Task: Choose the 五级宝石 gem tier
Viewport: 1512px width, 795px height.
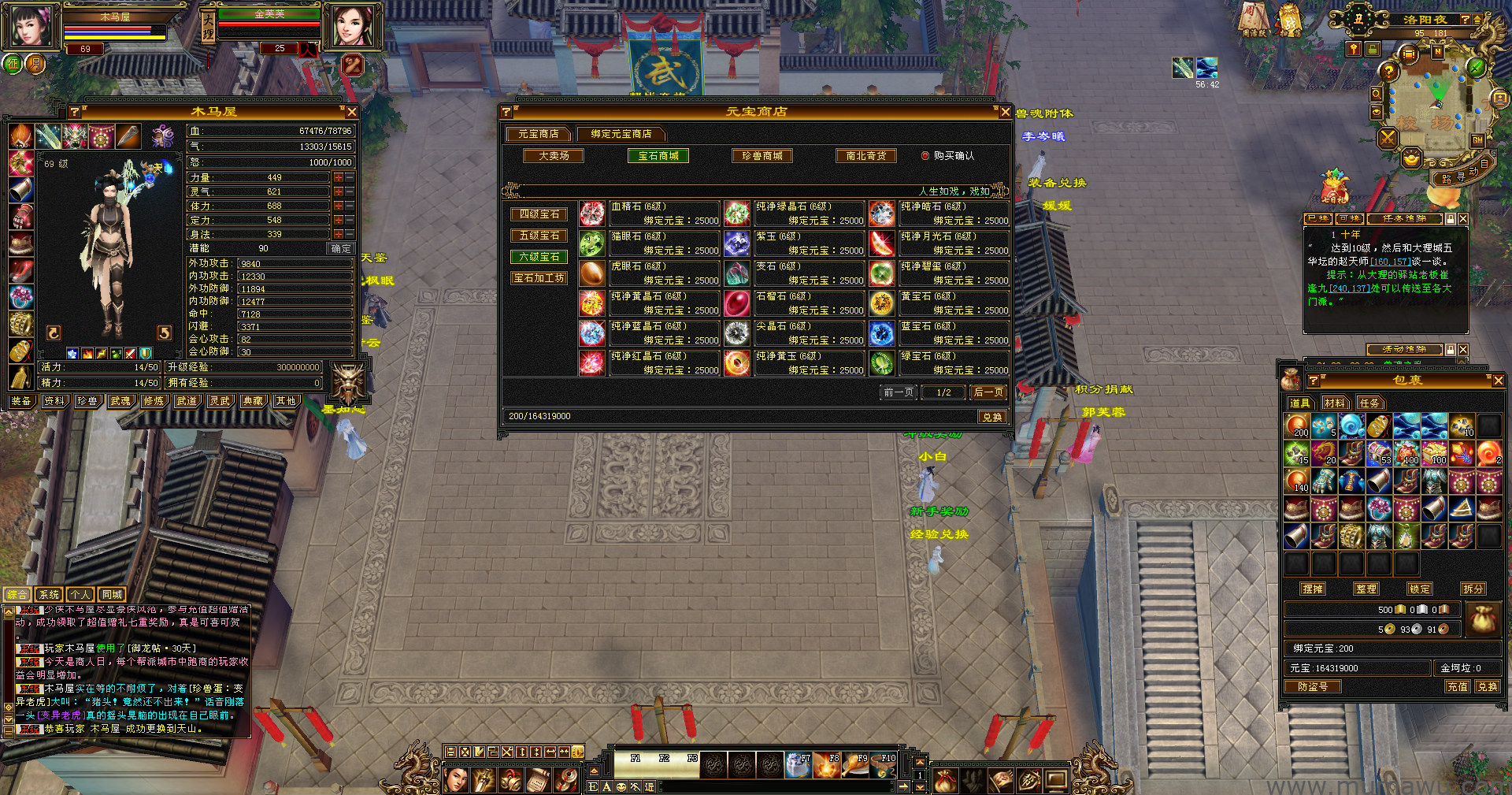Action: [539, 236]
